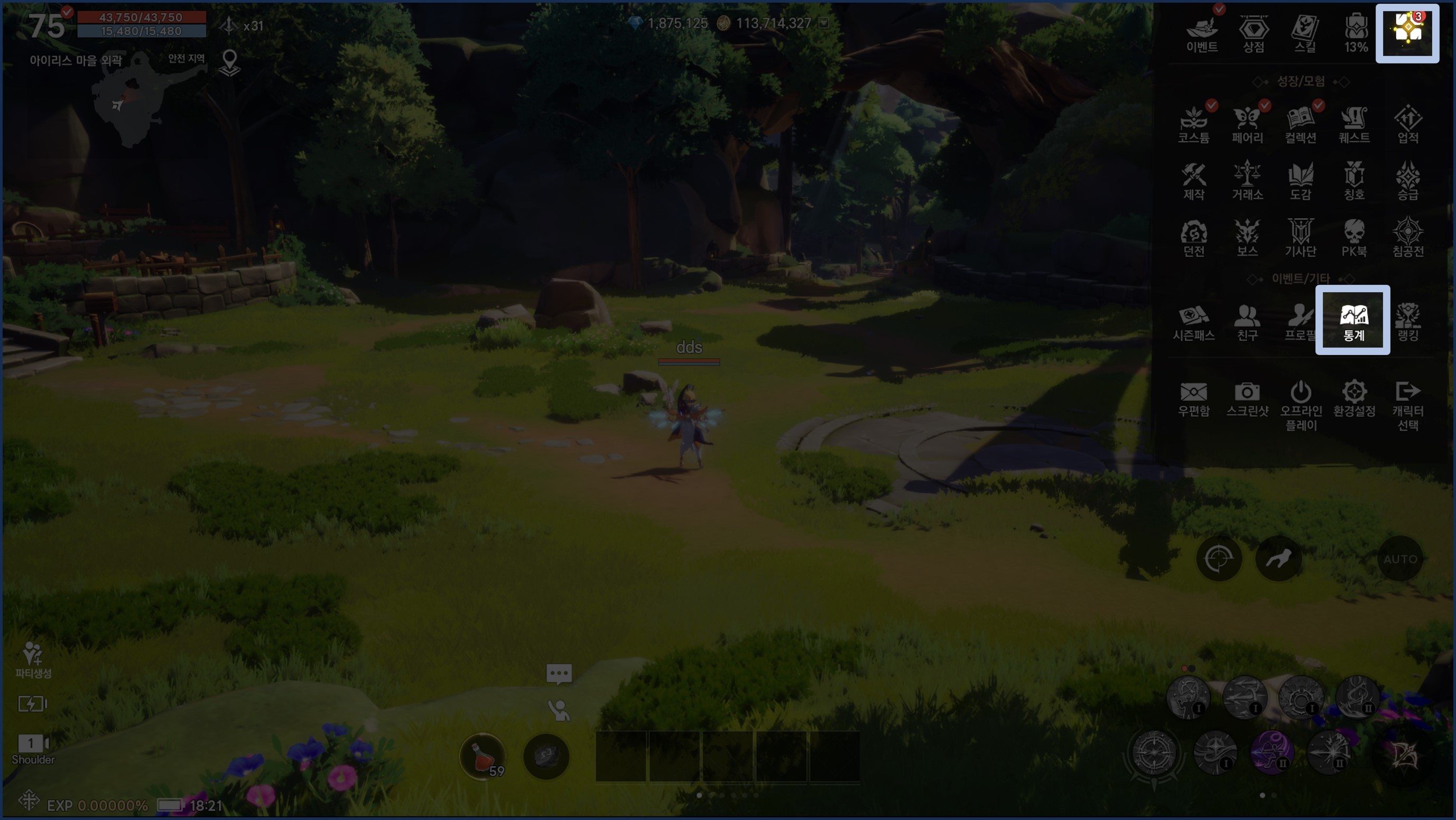Open the 기사단 knights guild menu
This screenshot has width=1456, height=820.
[x=1301, y=237]
